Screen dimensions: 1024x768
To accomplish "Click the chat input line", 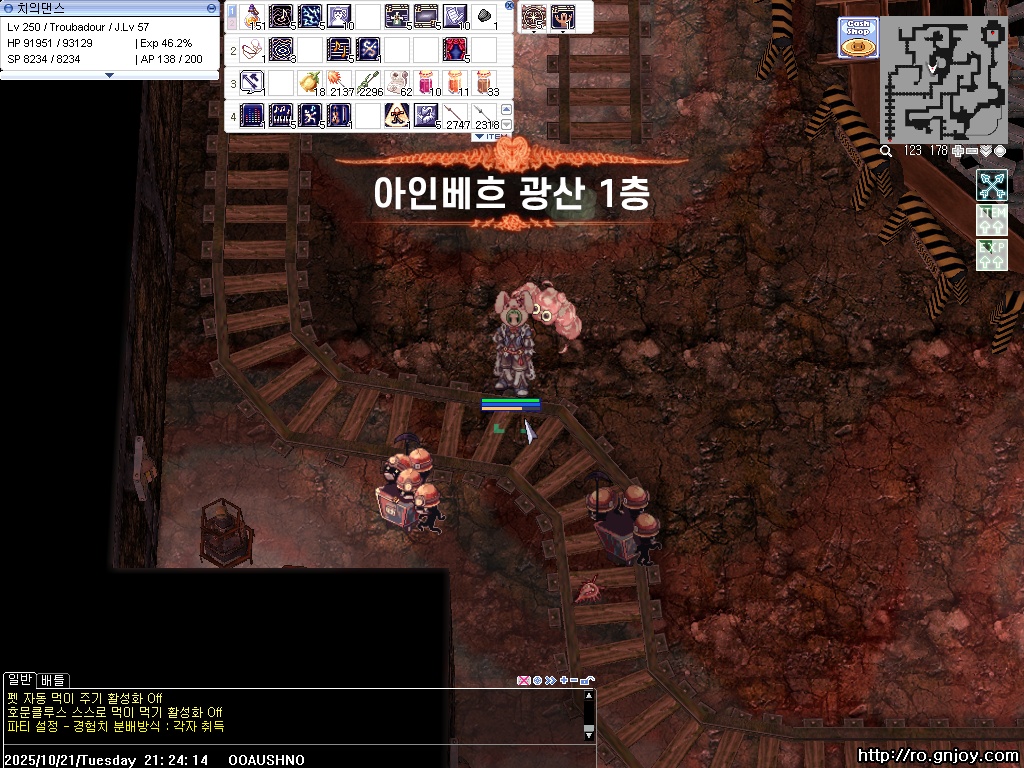I will (290, 760).
